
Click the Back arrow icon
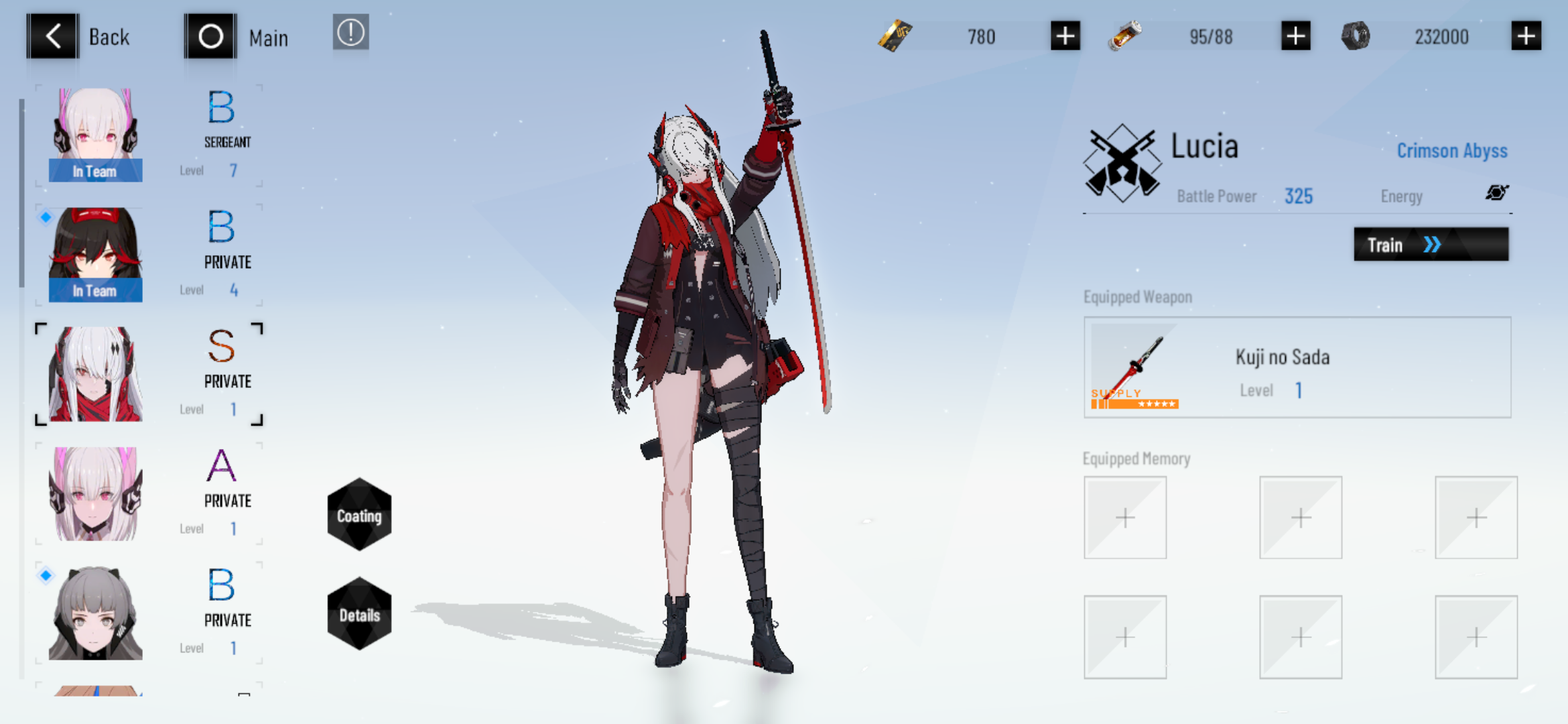52,35
